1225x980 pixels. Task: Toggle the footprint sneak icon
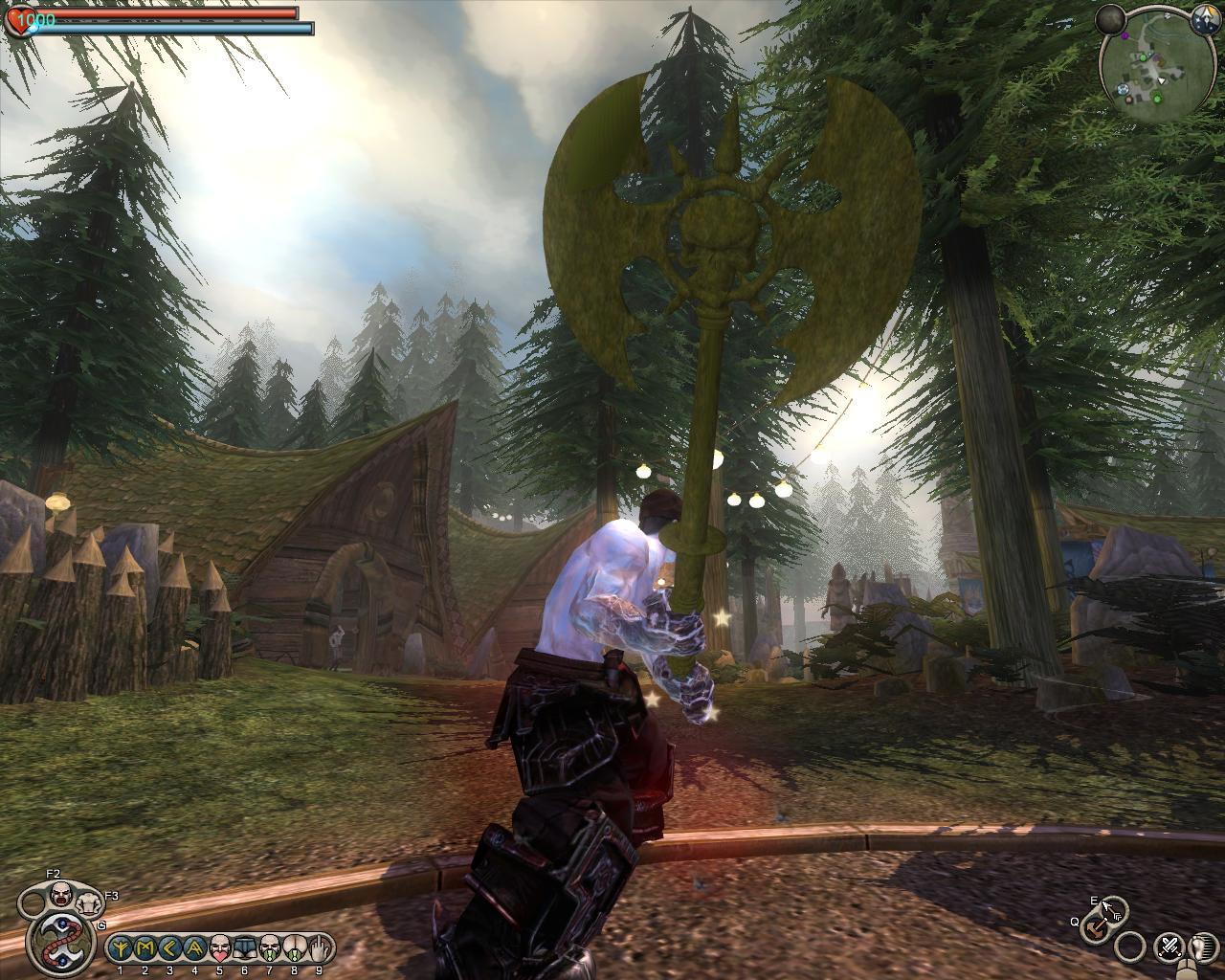(1202, 947)
